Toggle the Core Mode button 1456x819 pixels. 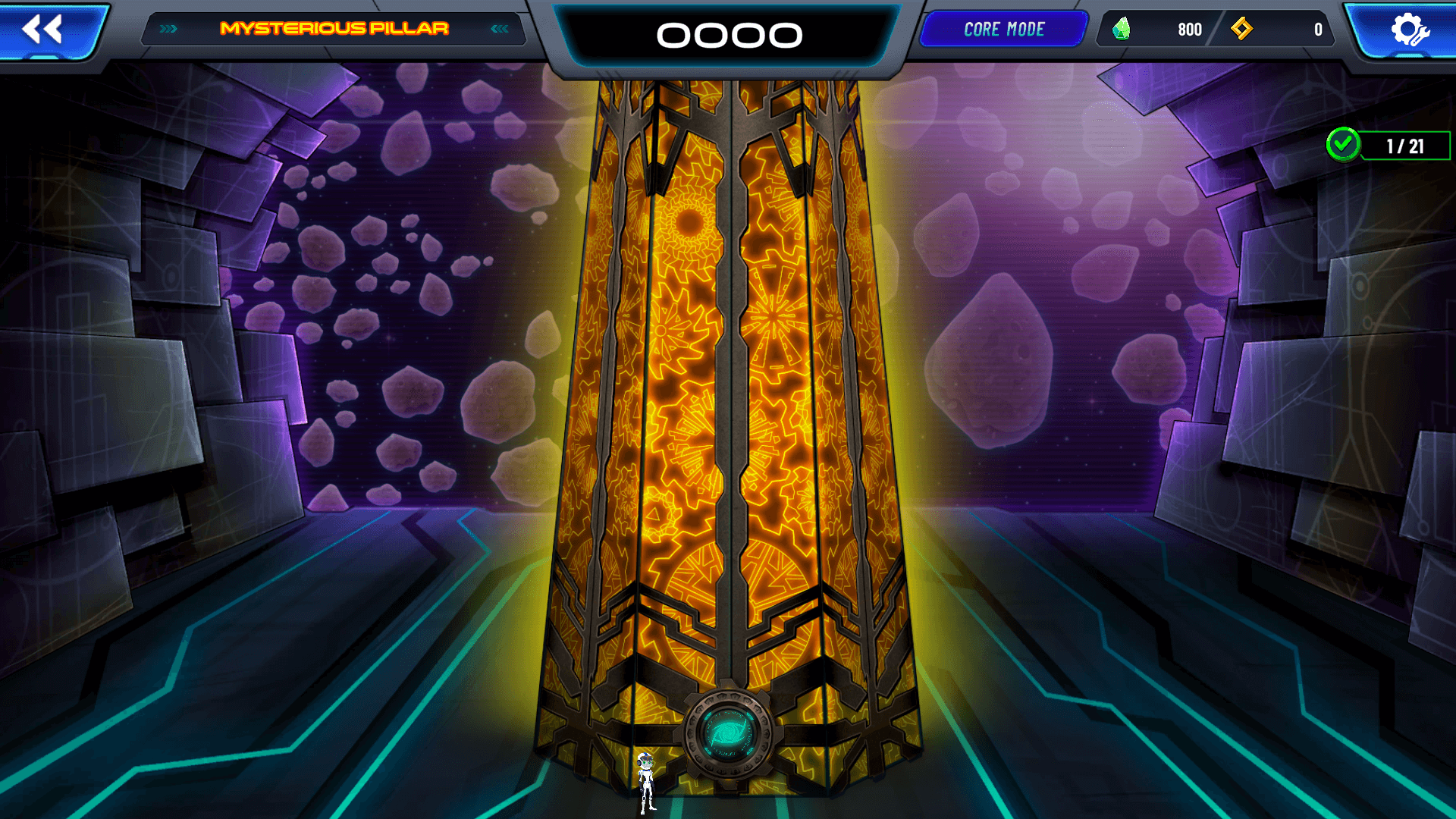pos(1004,30)
